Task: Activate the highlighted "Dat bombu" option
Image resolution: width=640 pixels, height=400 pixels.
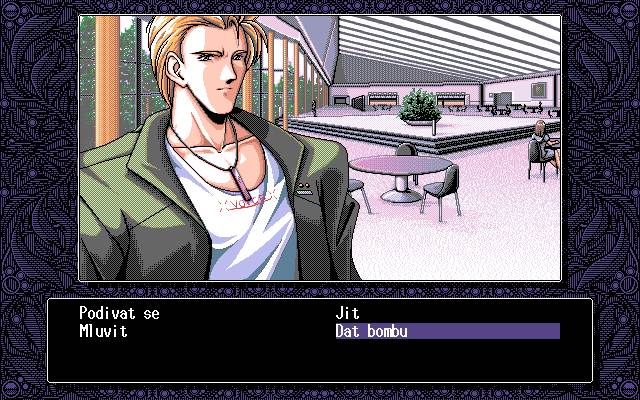Action: (372, 331)
